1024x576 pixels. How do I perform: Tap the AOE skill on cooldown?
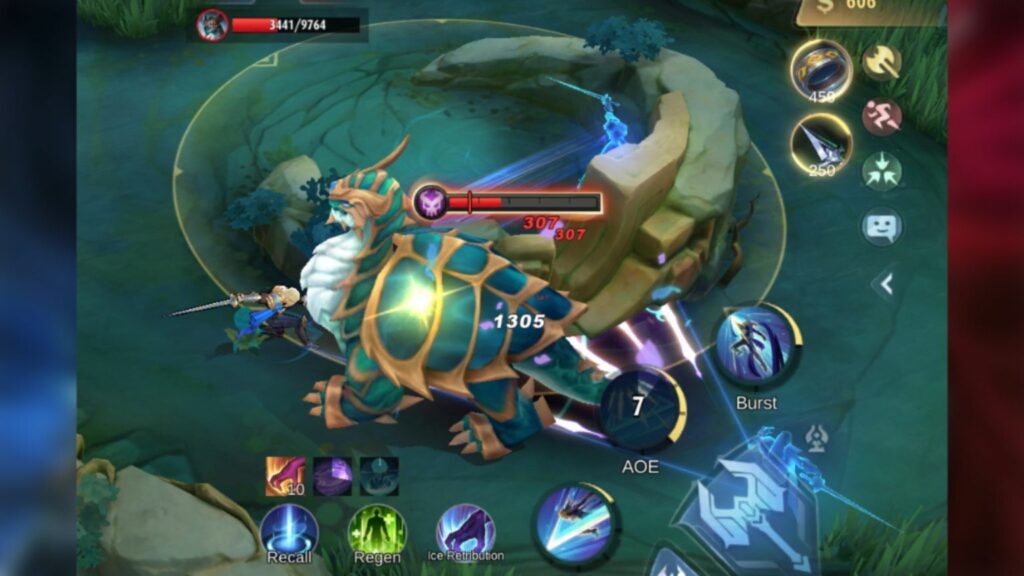pyautogui.click(x=640, y=408)
